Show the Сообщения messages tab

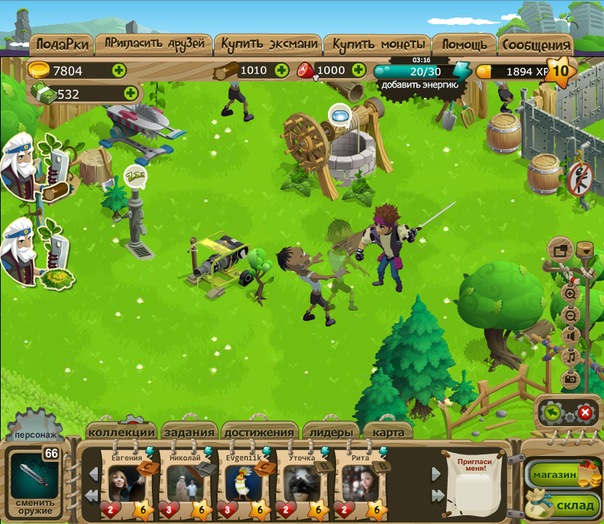click(537, 45)
